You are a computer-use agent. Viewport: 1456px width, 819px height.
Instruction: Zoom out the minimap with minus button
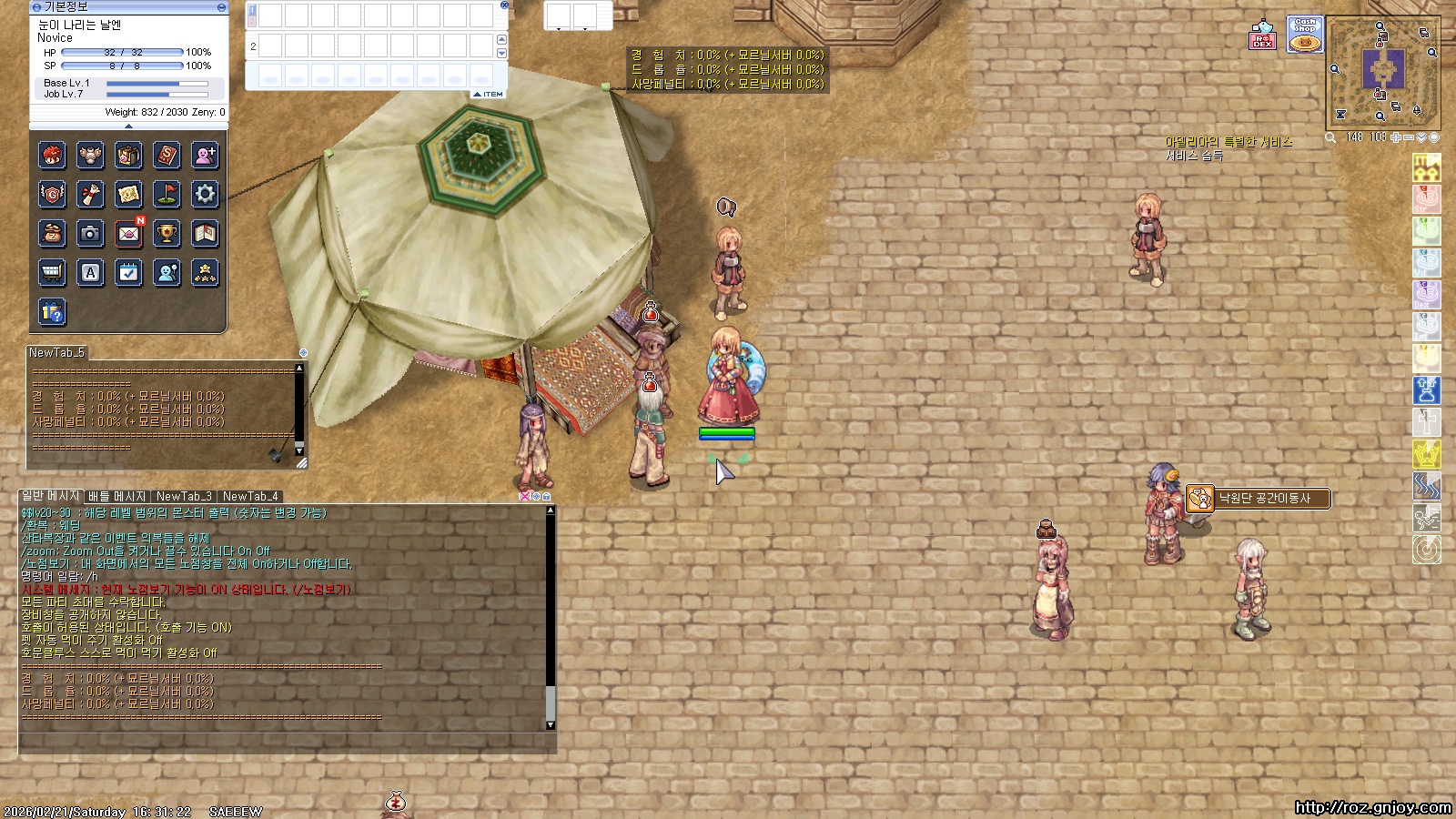click(x=1409, y=137)
